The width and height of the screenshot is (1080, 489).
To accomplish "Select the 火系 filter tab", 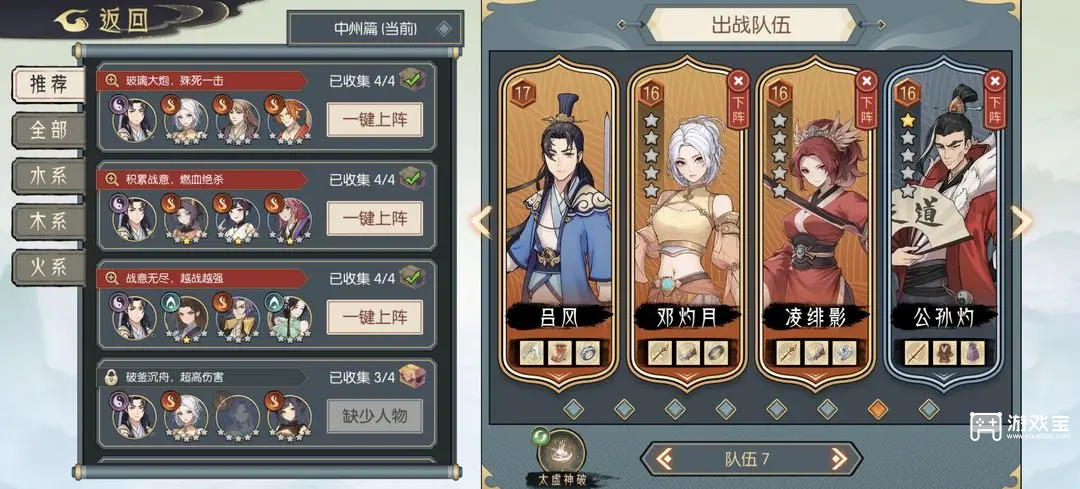I will point(48,268).
